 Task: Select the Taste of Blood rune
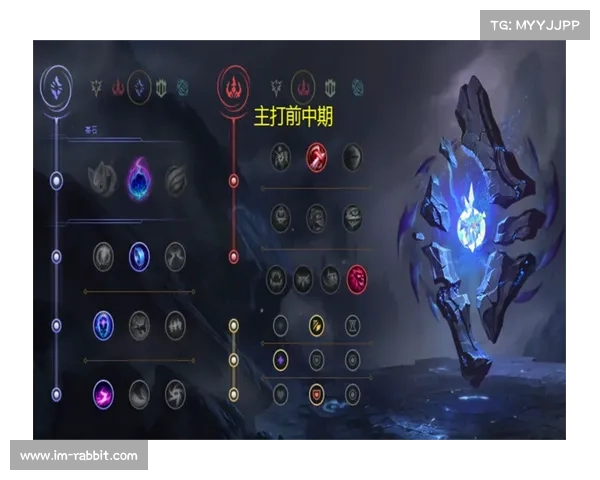315,157
